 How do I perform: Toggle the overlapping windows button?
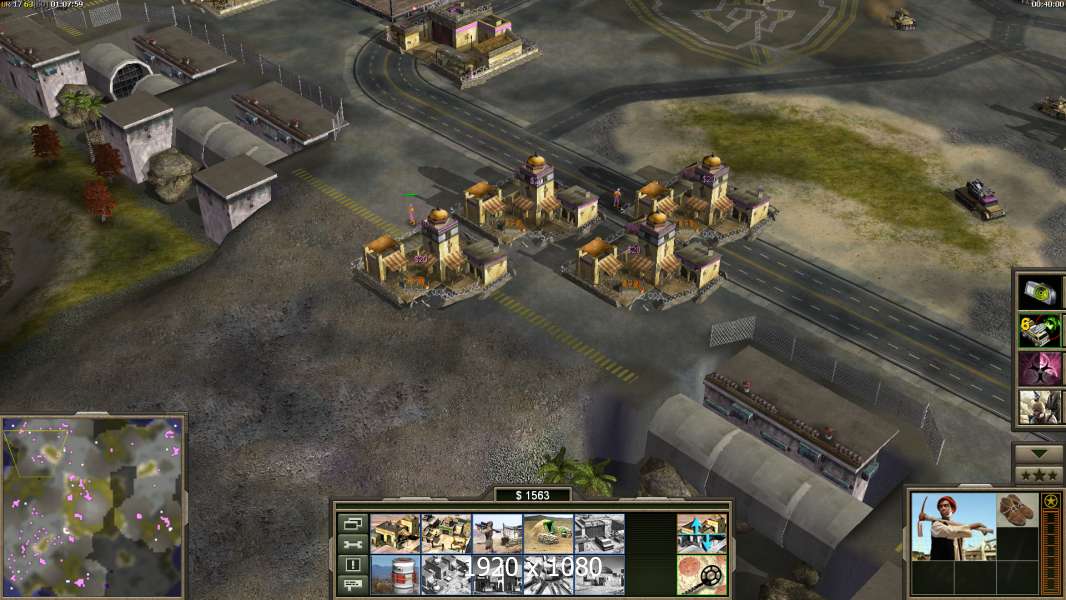353,522
